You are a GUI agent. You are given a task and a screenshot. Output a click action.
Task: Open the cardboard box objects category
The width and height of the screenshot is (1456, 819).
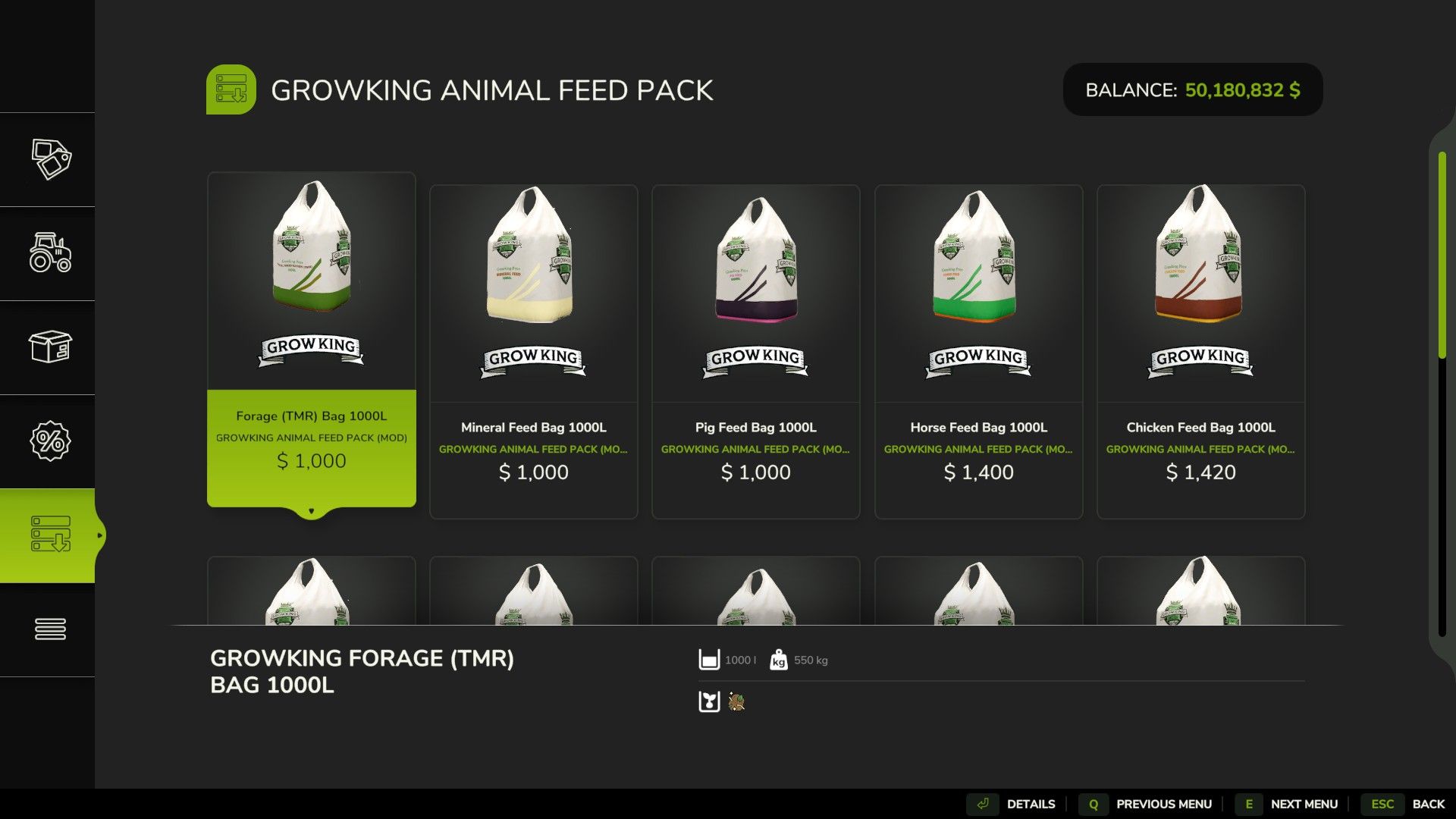point(50,347)
